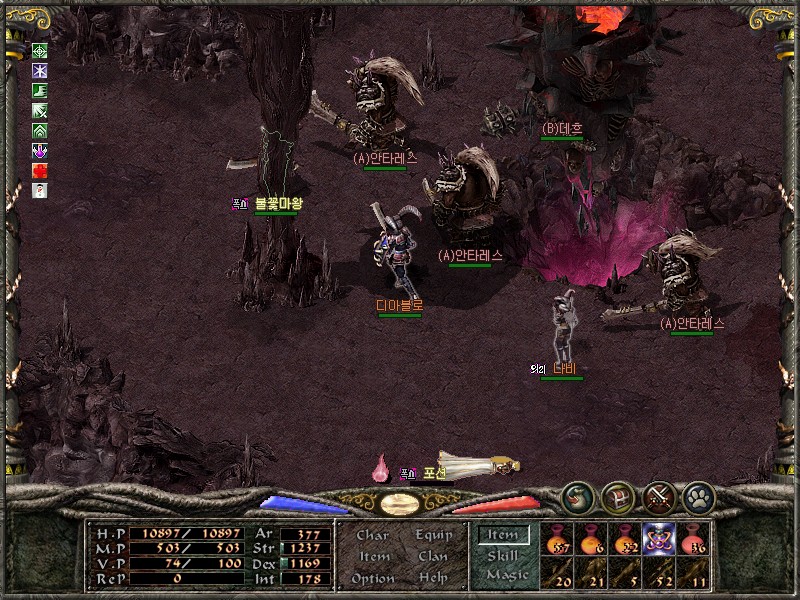Select the purple swirl quickslot item
Screen dimensions: 800x600
(659, 539)
